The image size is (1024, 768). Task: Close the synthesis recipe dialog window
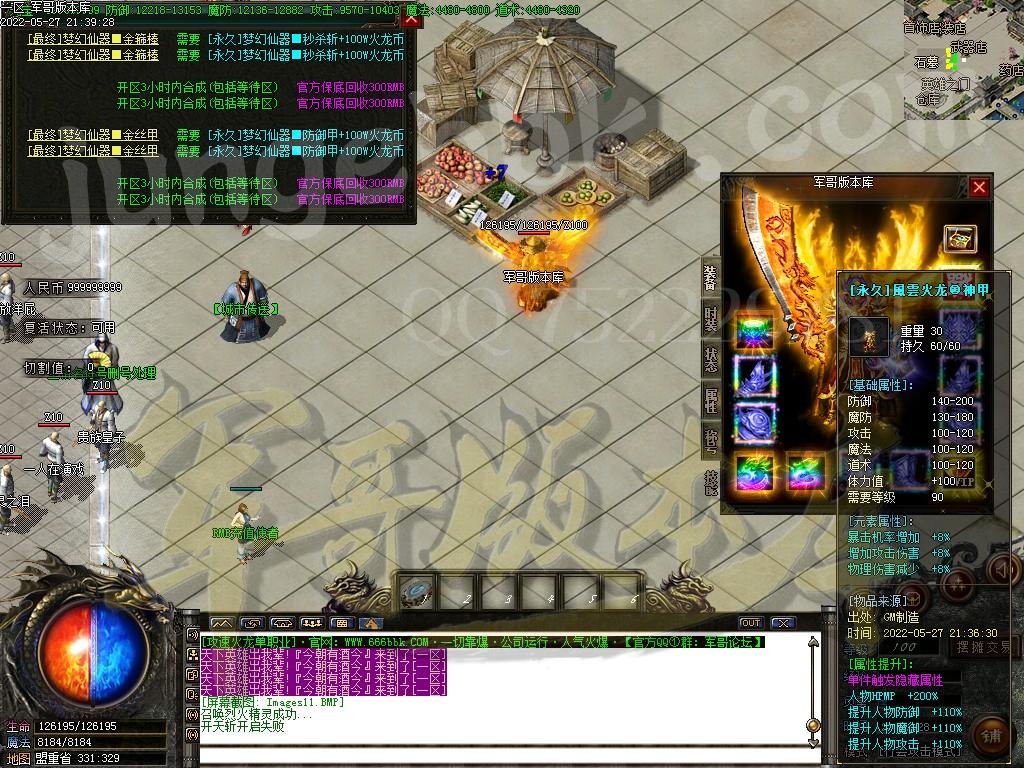coord(411,20)
